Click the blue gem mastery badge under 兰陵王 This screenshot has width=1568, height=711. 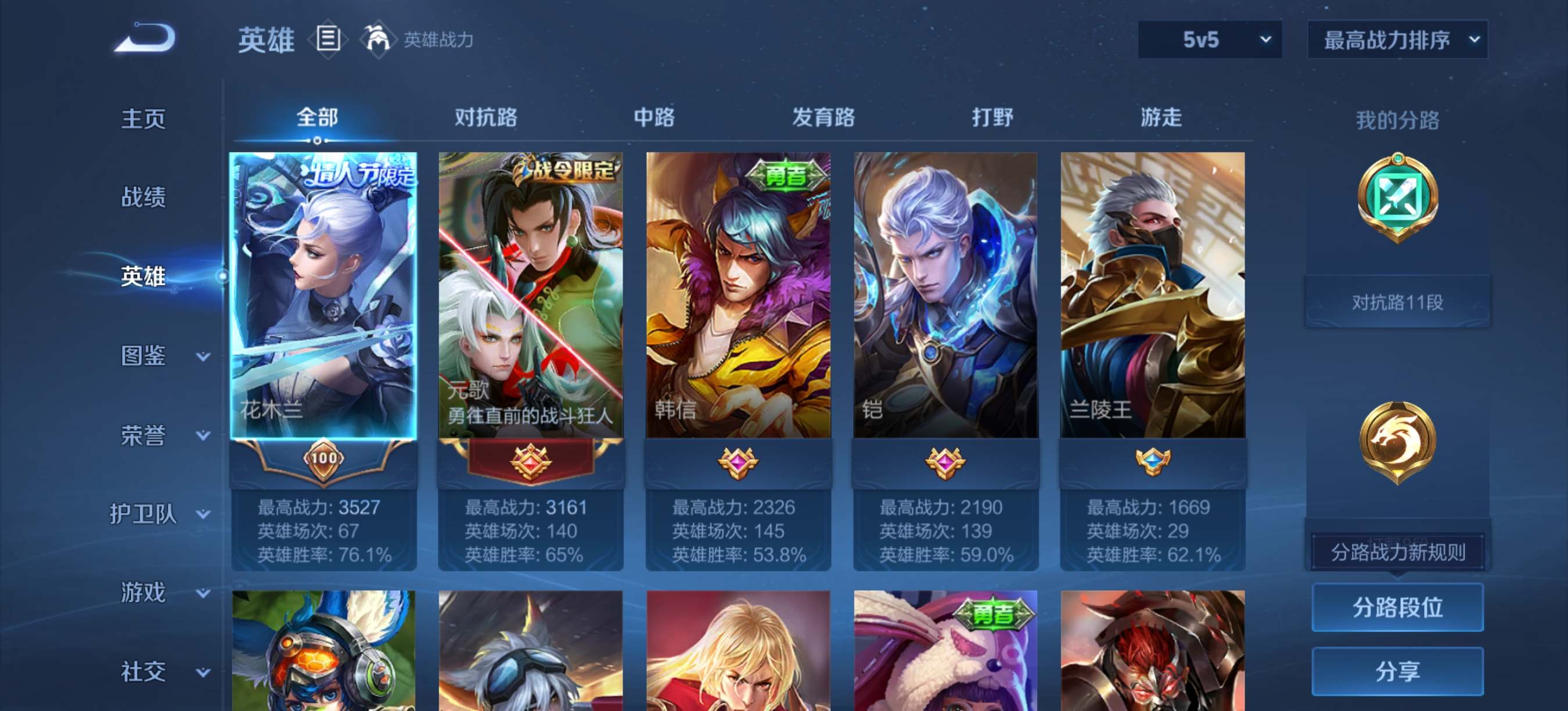(1153, 461)
